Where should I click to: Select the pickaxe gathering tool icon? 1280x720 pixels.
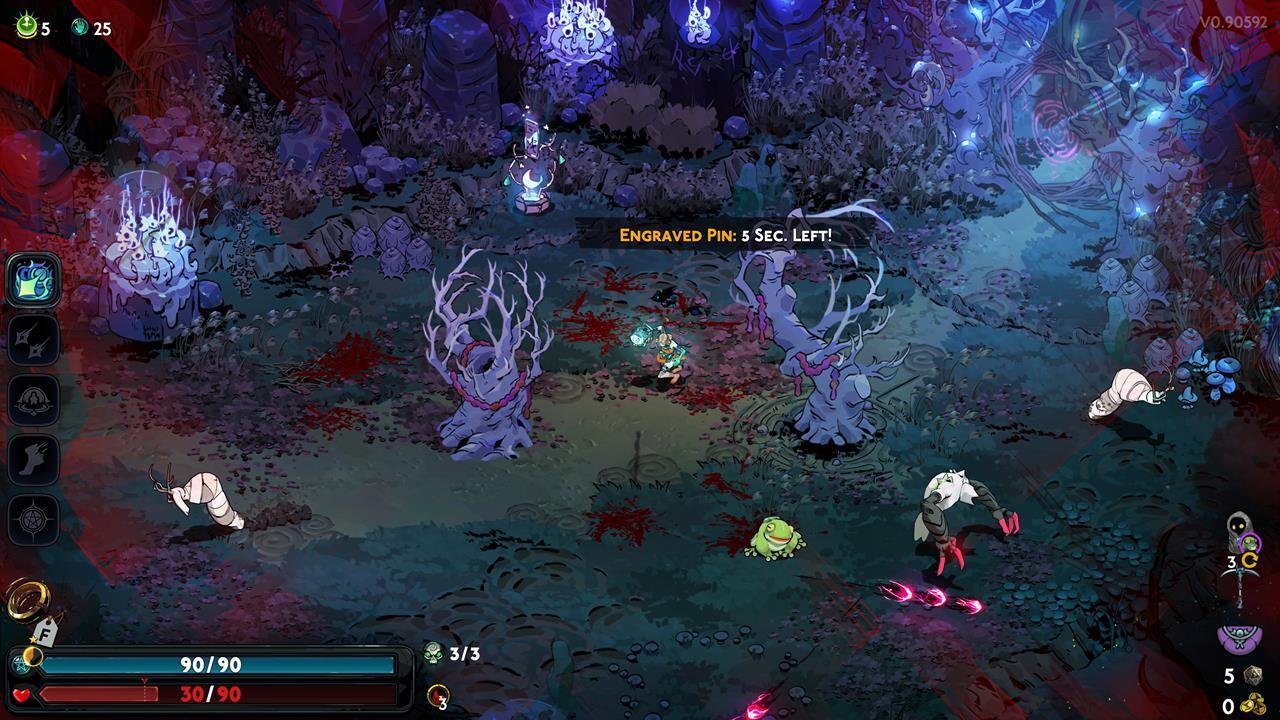[1242, 578]
